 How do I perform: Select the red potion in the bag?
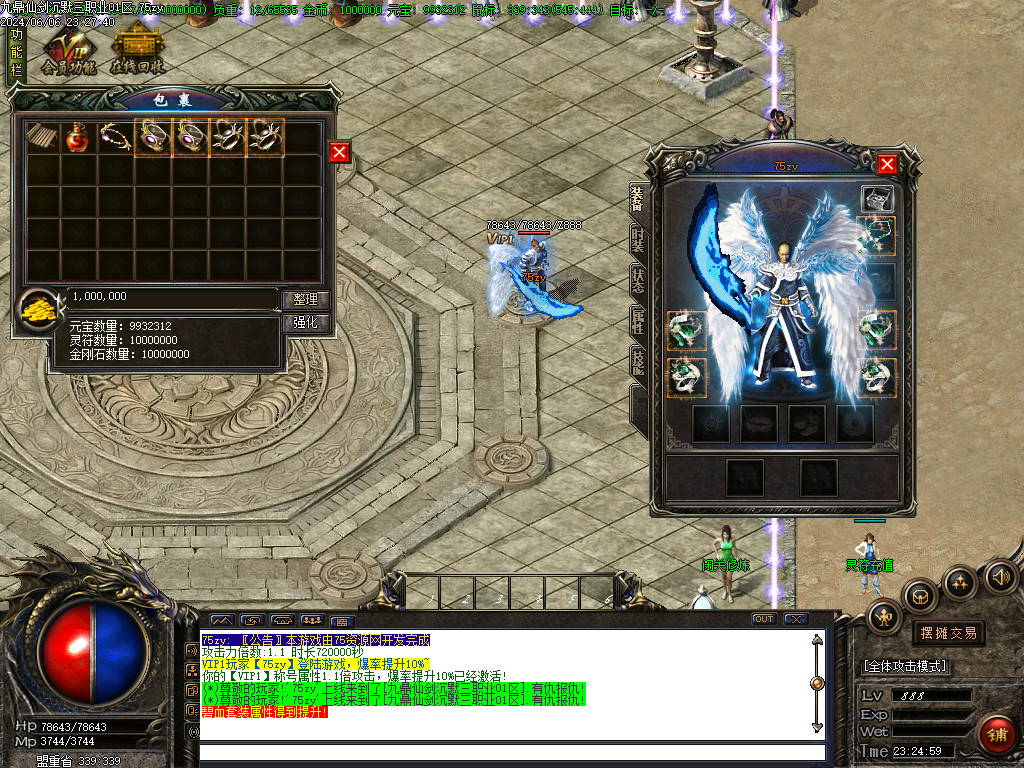pyautogui.click(x=78, y=138)
